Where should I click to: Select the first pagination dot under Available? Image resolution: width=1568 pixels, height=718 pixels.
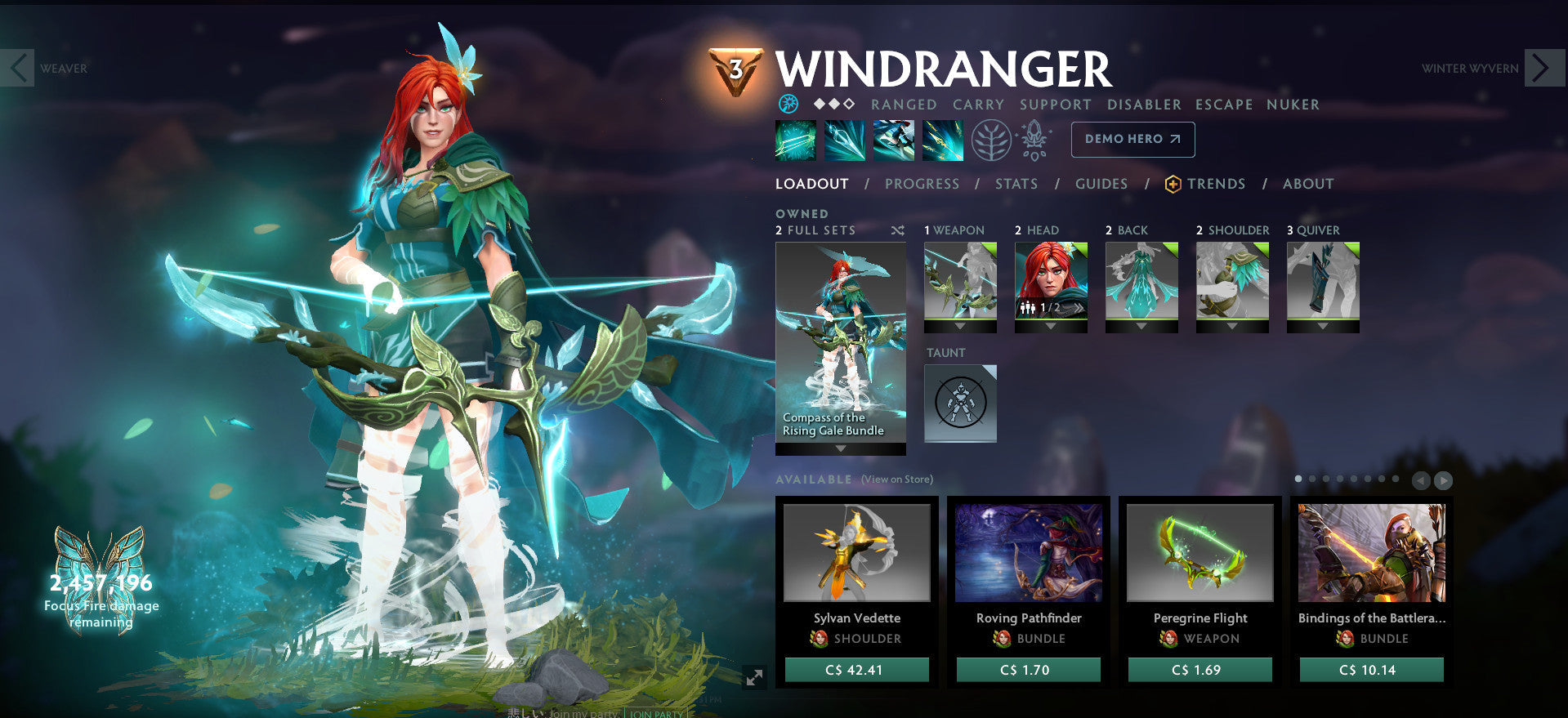click(x=1298, y=479)
